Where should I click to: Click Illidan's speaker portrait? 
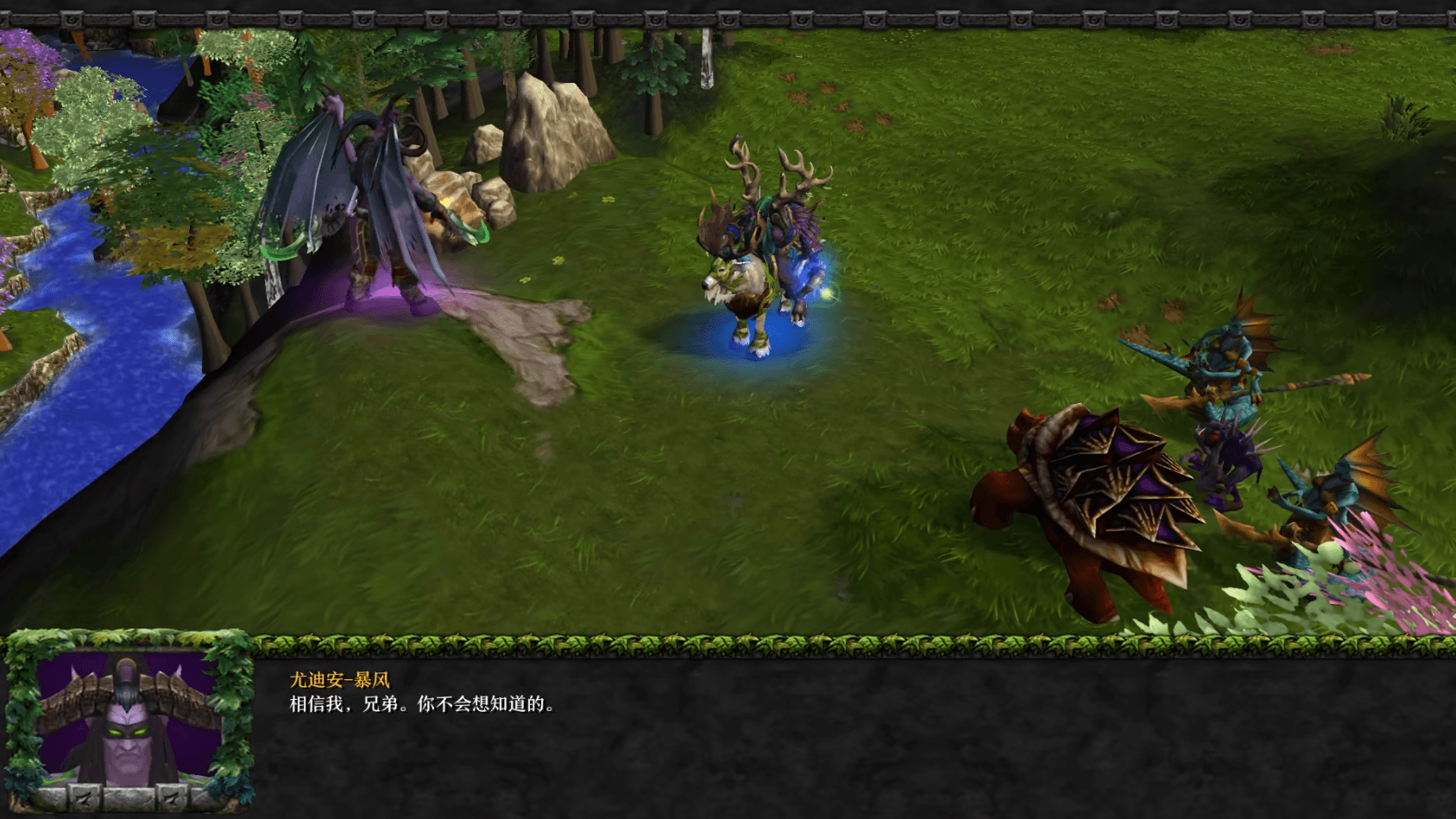click(128, 723)
